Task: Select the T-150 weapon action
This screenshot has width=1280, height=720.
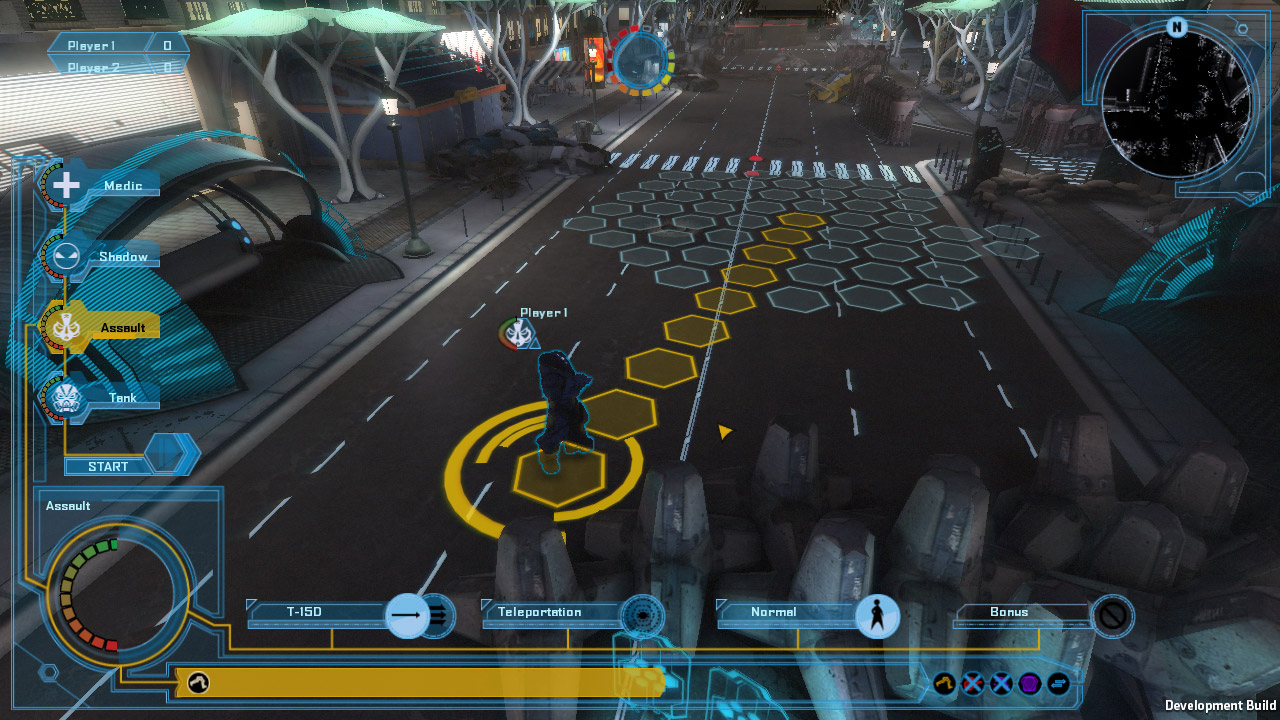Action: (407, 614)
